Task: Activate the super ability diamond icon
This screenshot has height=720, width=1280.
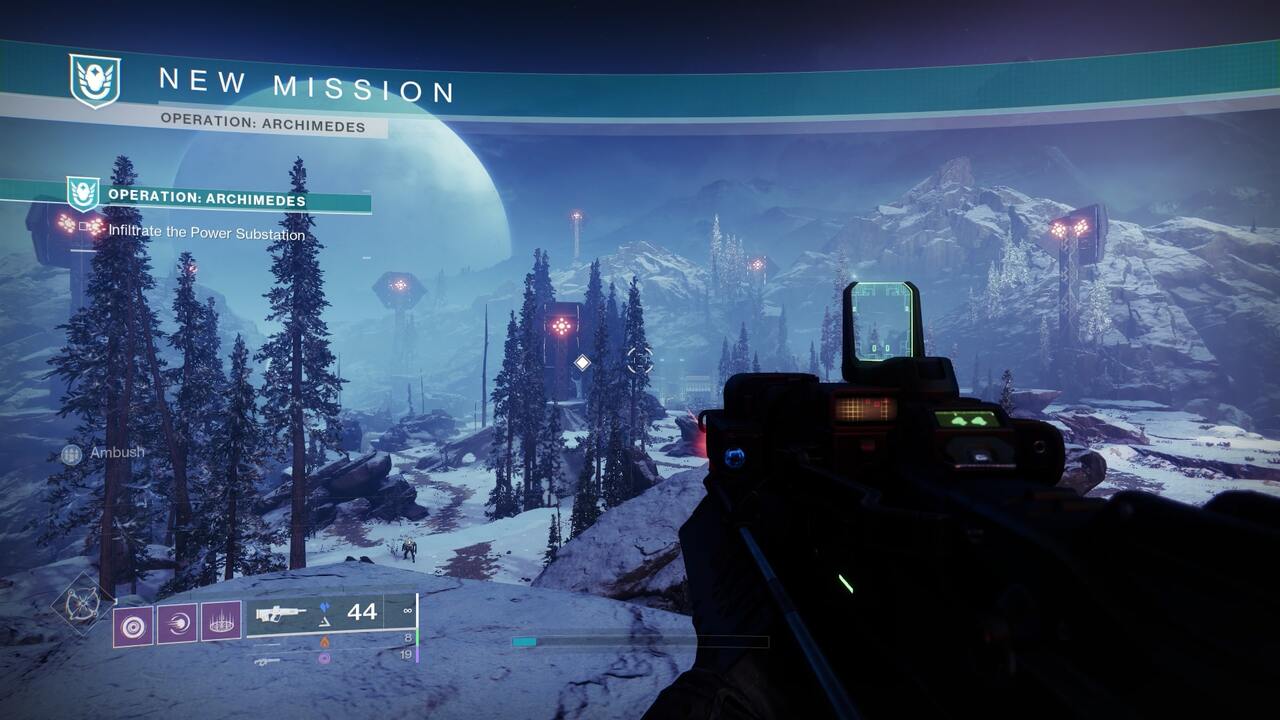Action: 82,604
